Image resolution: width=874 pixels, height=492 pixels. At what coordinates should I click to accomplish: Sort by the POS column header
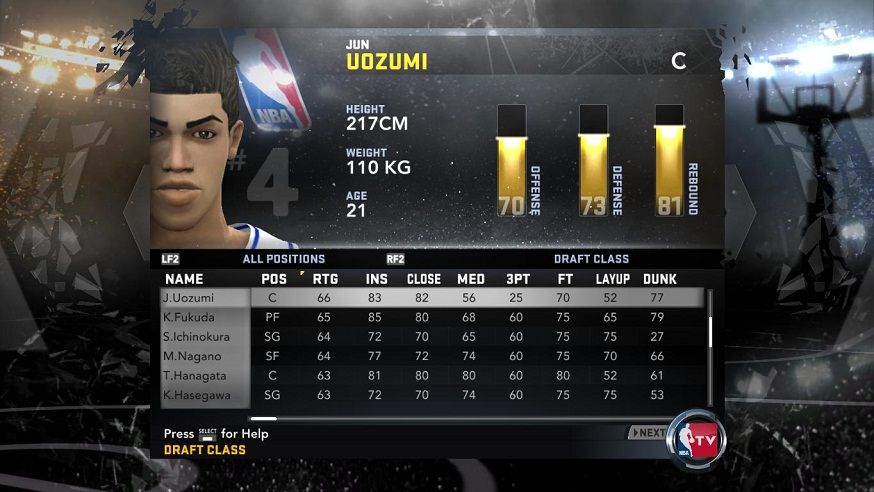pos(273,278)
